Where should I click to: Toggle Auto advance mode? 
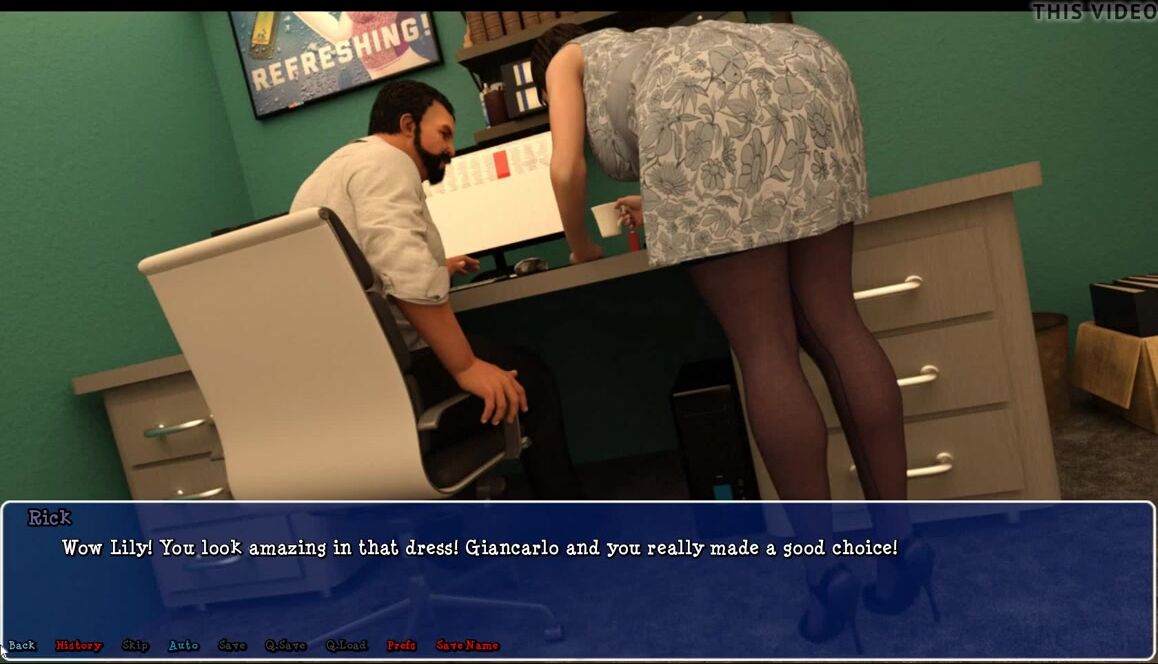click(183, 646)
